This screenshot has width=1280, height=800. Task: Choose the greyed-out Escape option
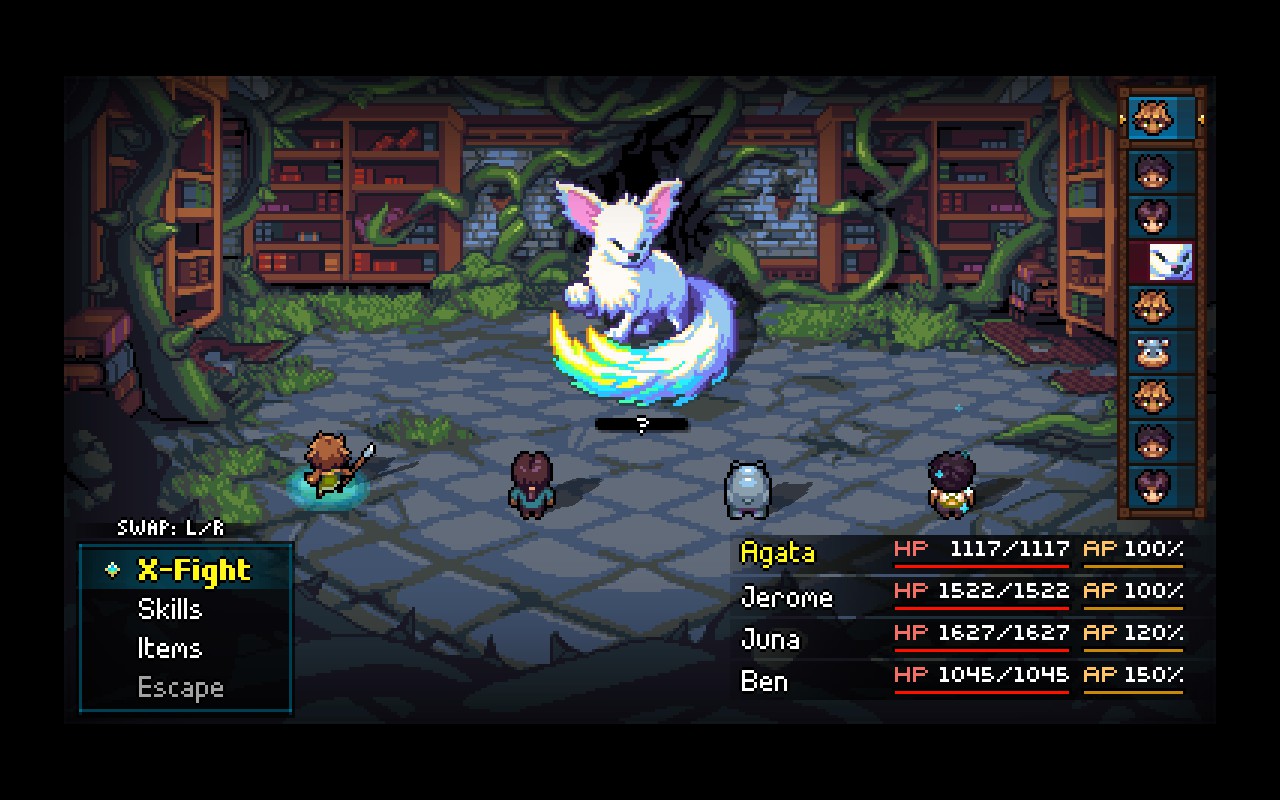tap(180, 688)
